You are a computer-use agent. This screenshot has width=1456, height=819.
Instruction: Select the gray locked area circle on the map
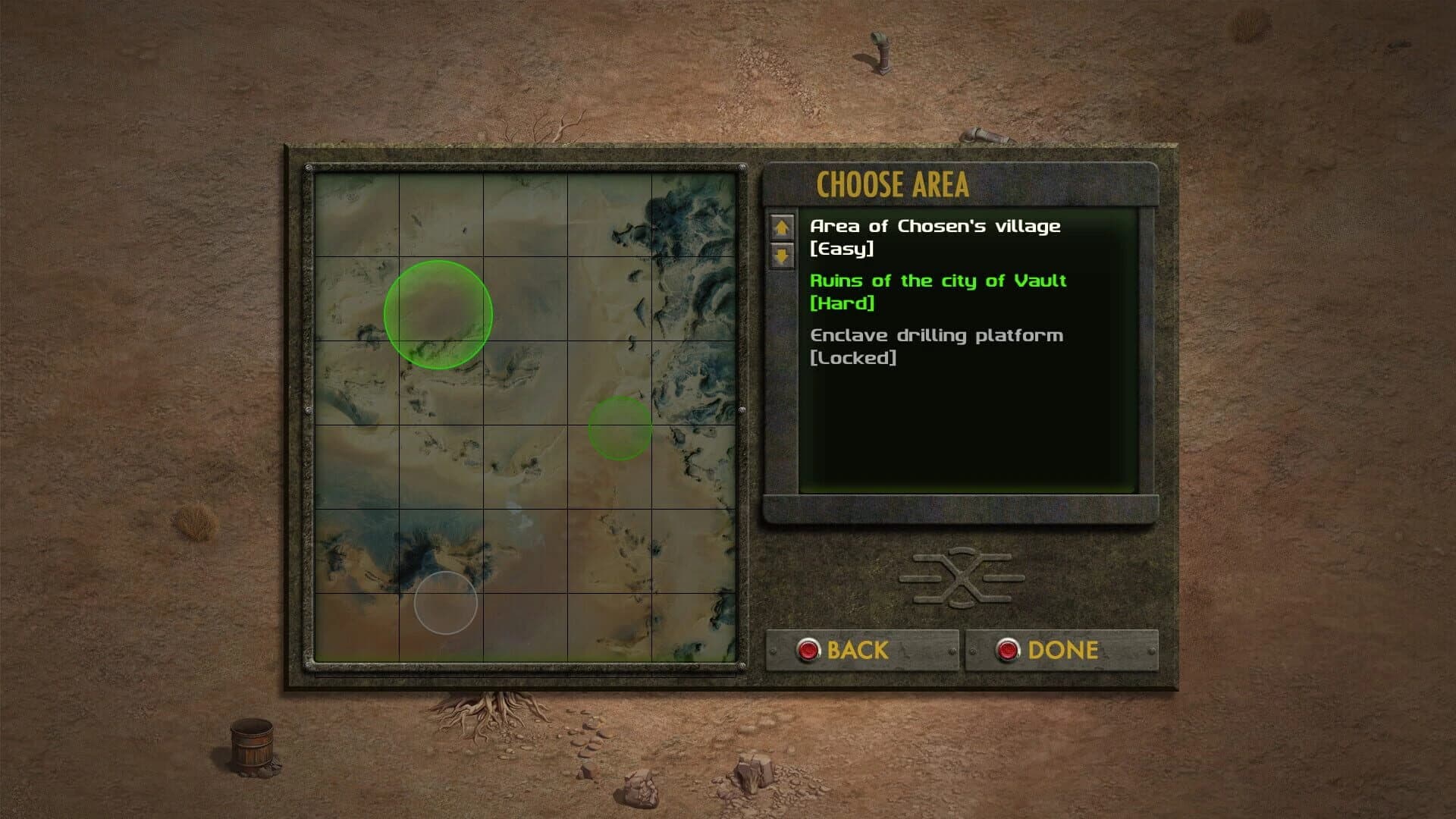click(446, 604)
